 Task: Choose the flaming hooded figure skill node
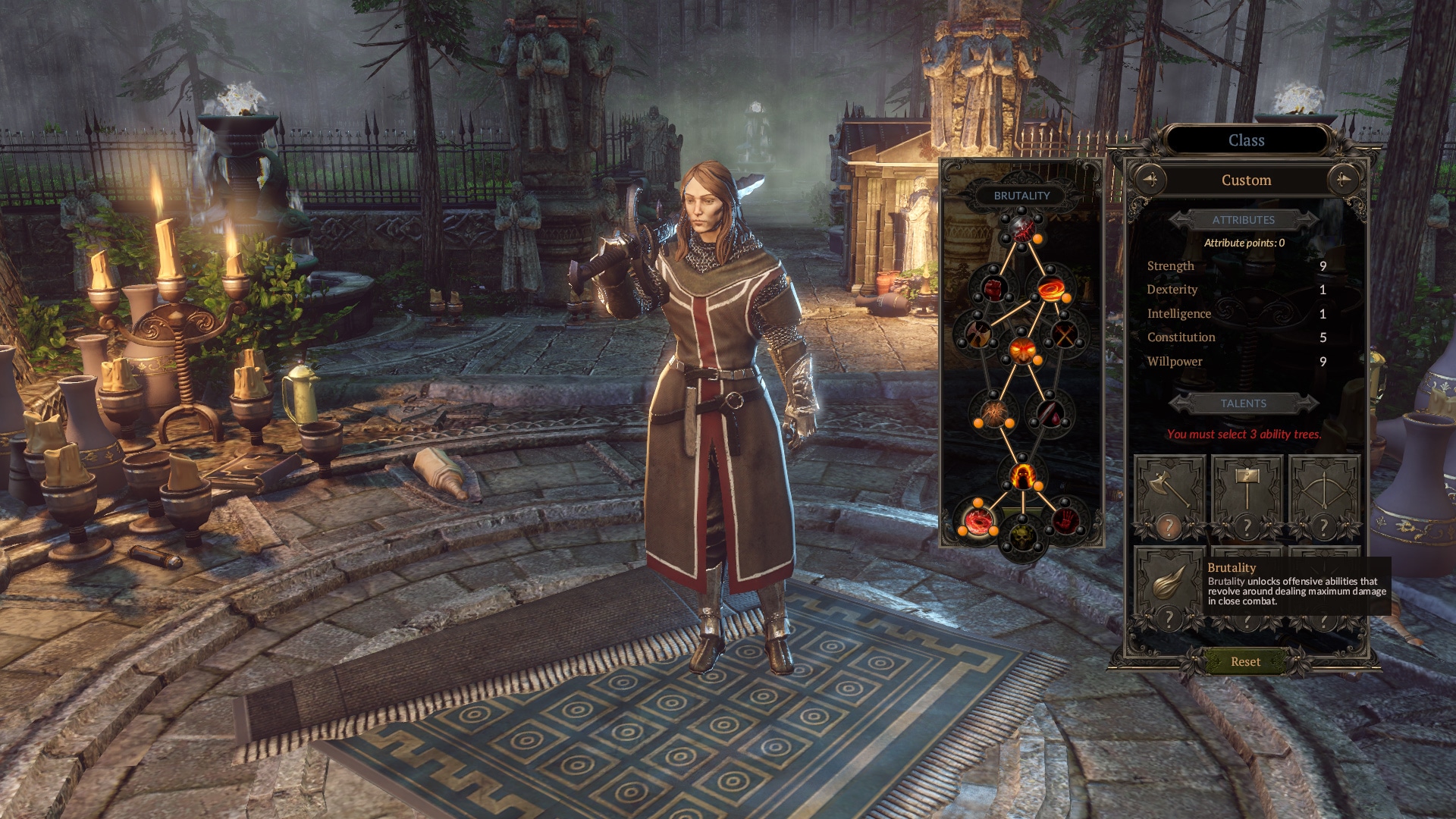[1022, 476]
